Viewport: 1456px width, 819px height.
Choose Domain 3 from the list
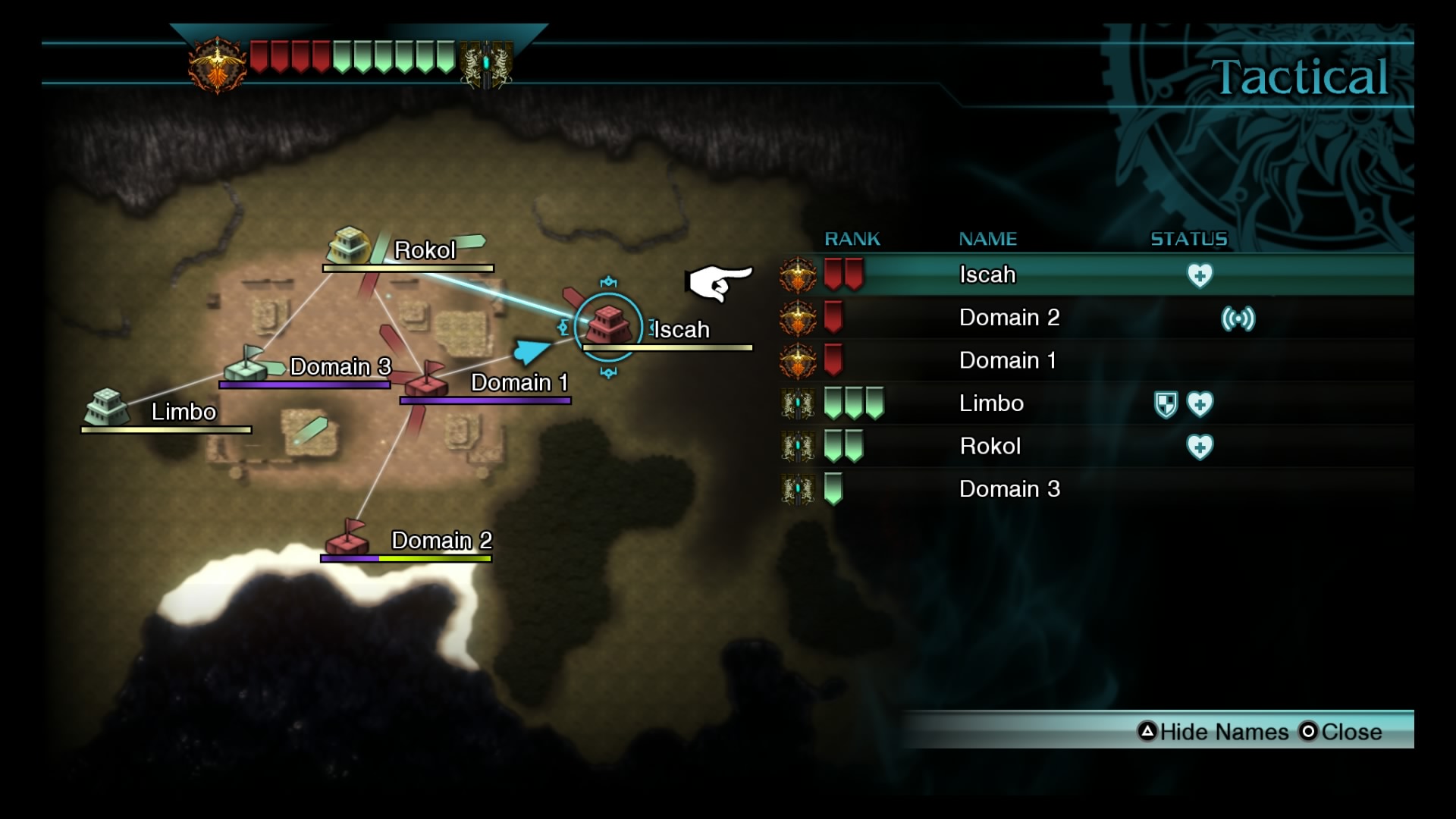(1009, 489)
